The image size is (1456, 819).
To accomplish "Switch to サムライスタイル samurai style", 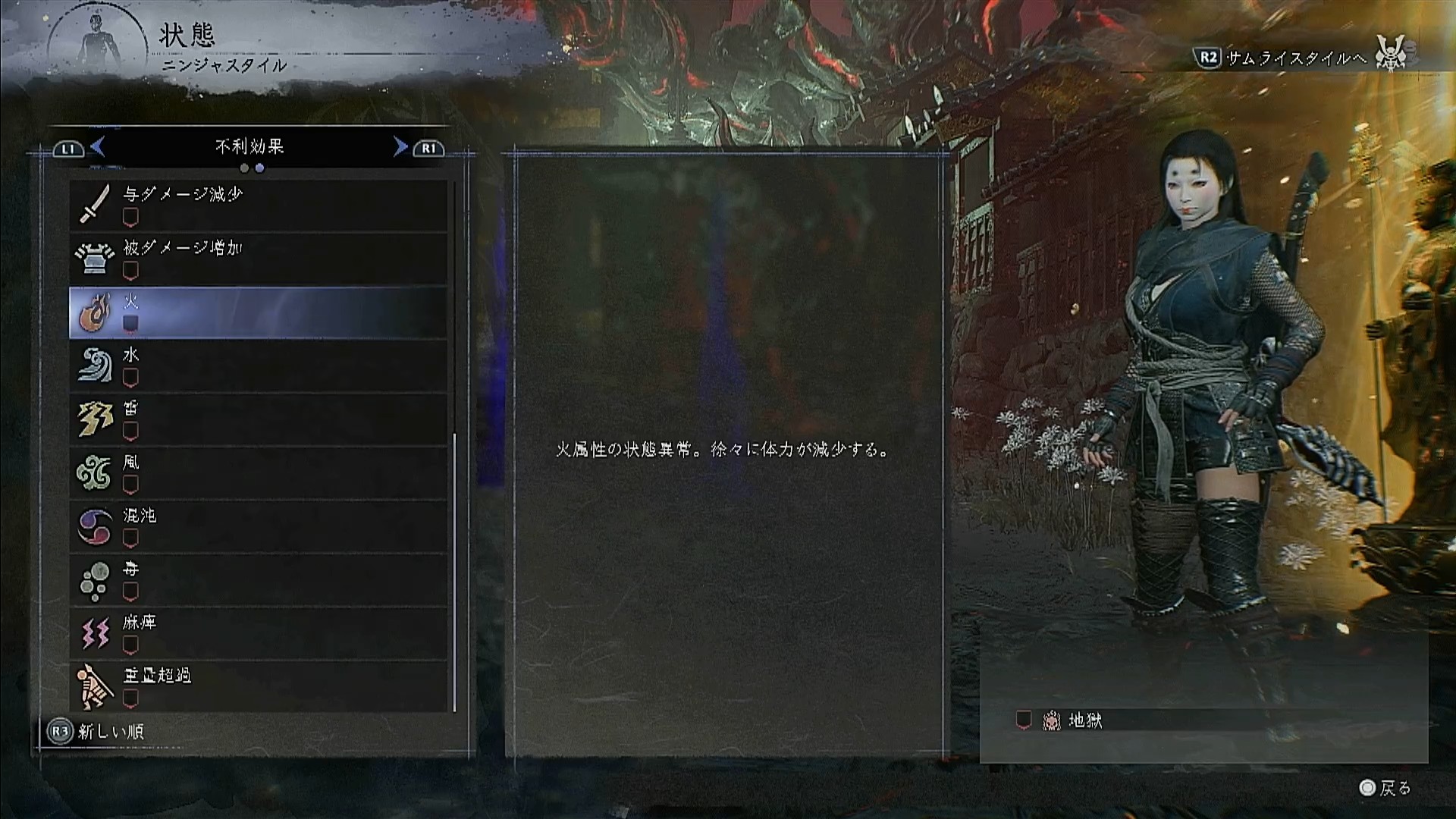I will (x=1298, y=58).
